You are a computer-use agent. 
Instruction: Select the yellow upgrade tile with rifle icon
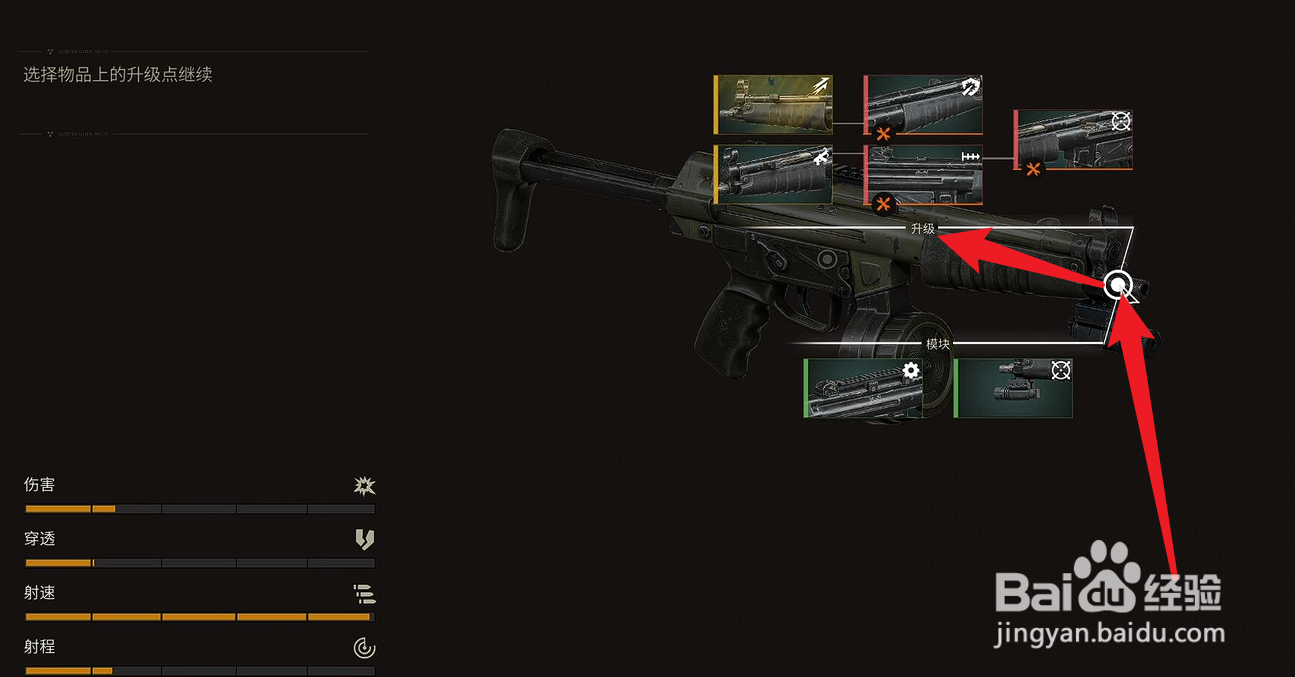click(773, 175)
